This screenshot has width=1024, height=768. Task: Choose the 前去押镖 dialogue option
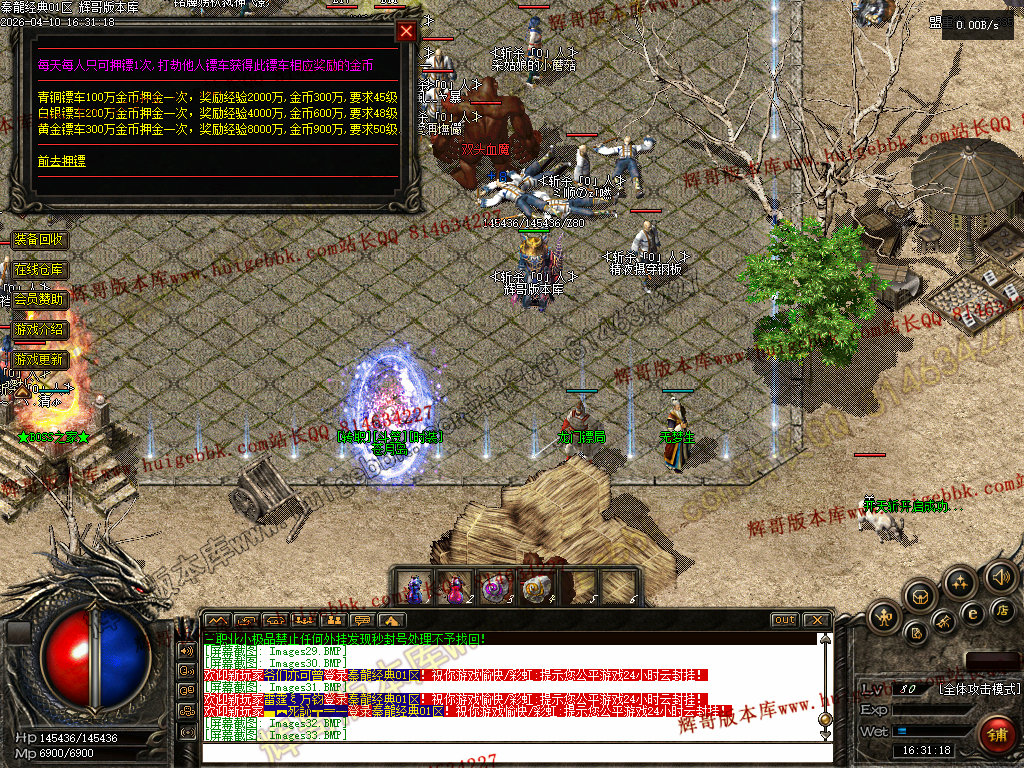point(62,160)
